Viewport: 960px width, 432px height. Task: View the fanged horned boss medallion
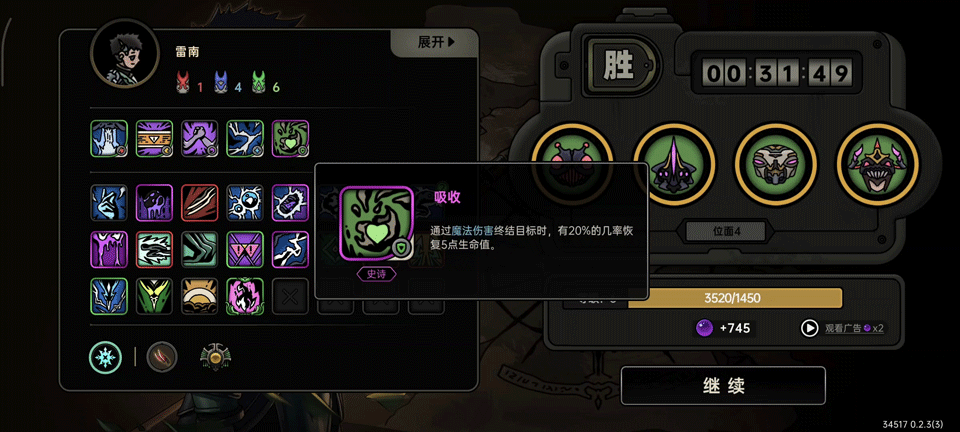tap(874, 165)
